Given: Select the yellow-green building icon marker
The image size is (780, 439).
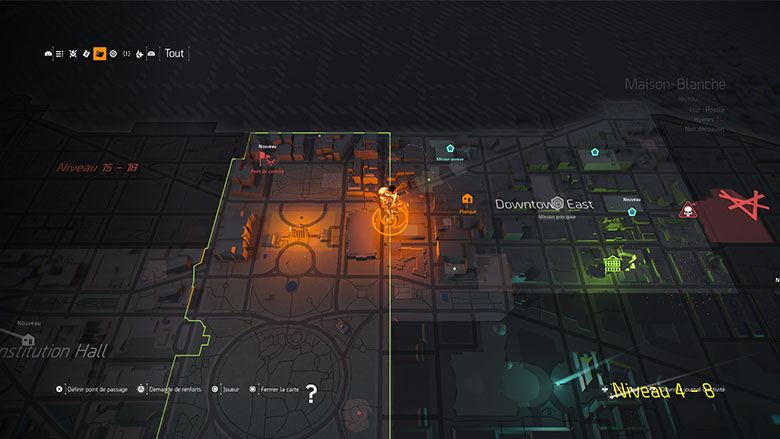Looking at the screenshot, I should click(x=611, y=263).
